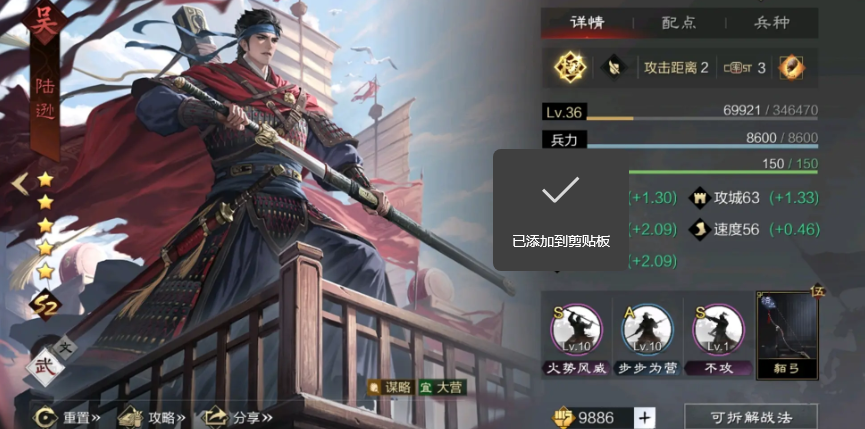Tap the orange diamond icon beside the cost value
This screenshot has width=865, height=429.
[x=792, y=68]
